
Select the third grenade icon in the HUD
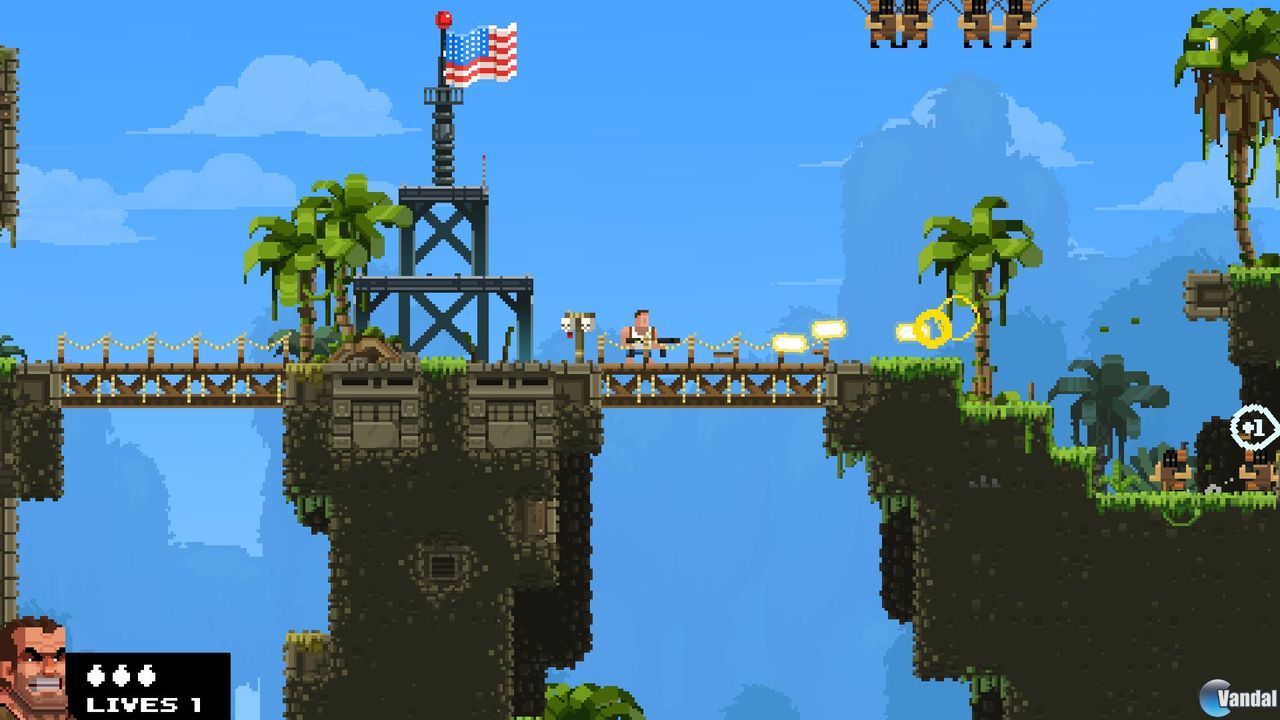coord(145,675)
